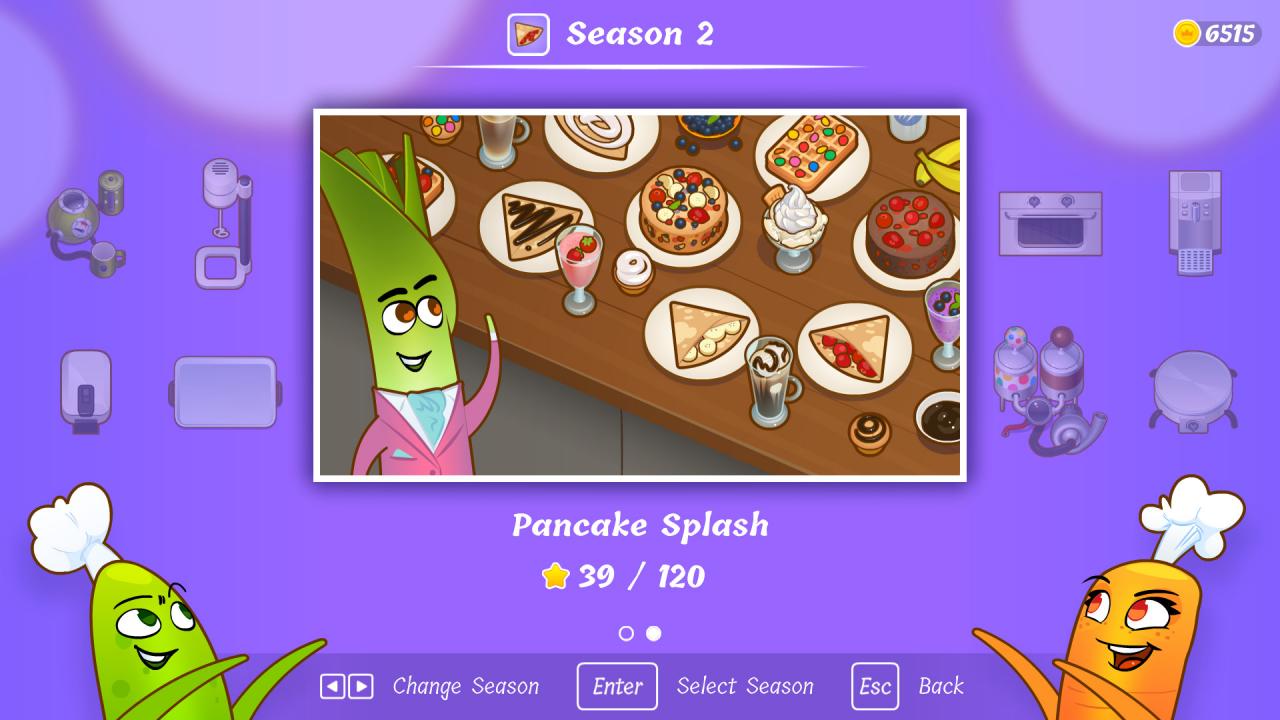1280x720 pixels.
Task: Click the gold coin balance icon
Action: [x=1186, y=31]
